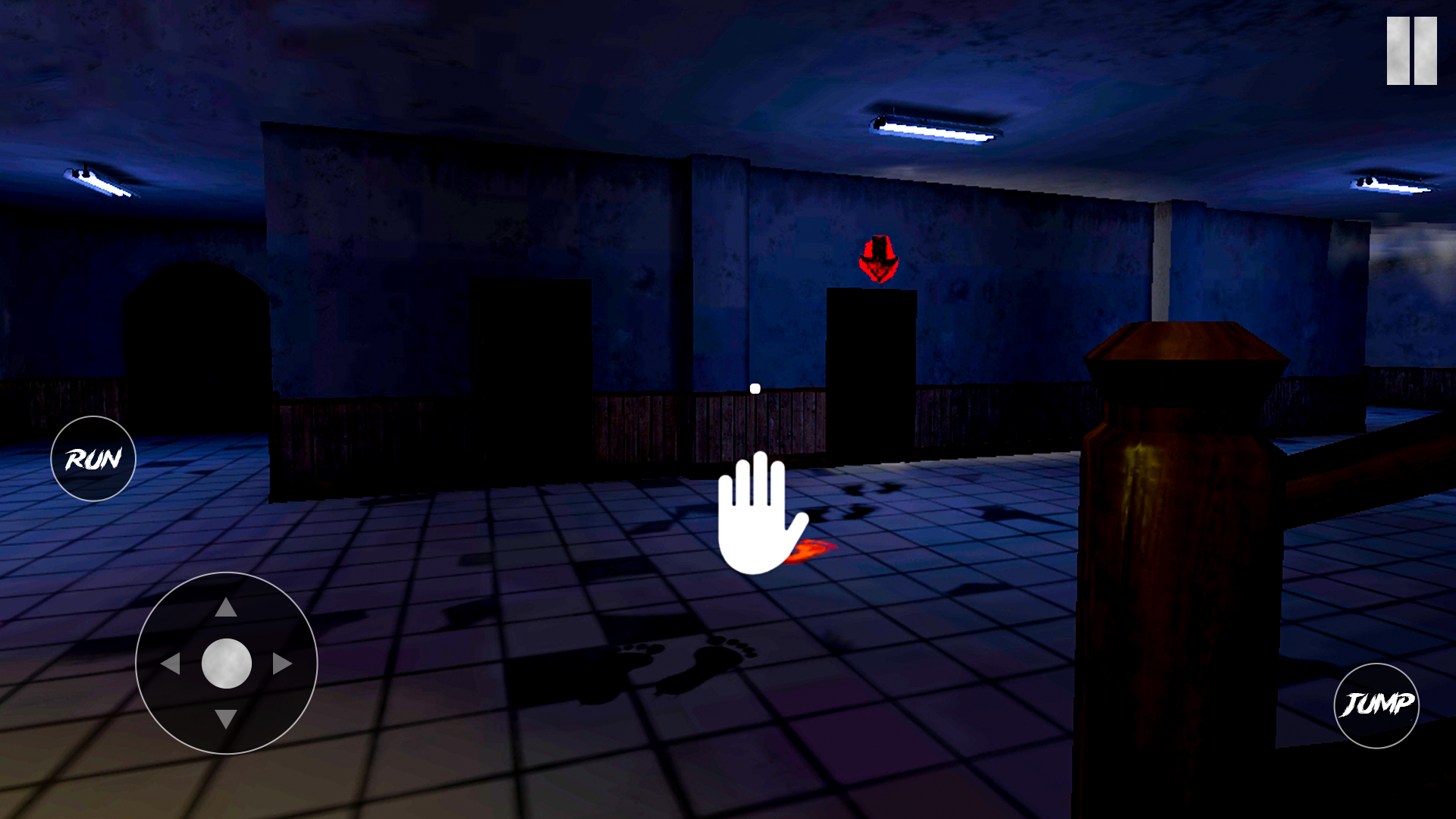This screenshot has width=1456, height=819.
Task: Tap the ceiling light fixture above the doorway
Action: click(937, 127)
